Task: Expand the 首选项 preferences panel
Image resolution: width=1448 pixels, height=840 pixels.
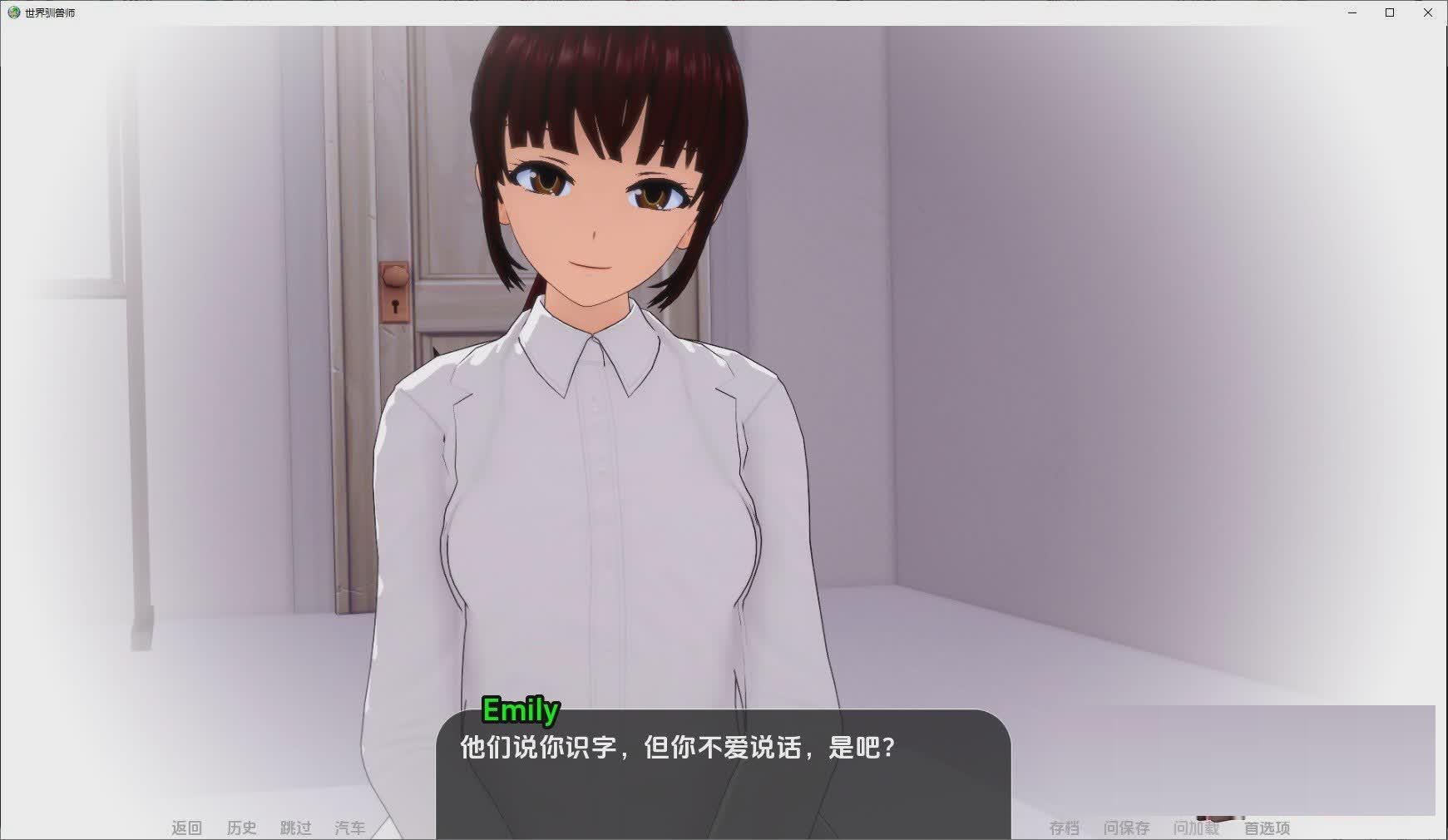Action: [x=1267, y=828]
